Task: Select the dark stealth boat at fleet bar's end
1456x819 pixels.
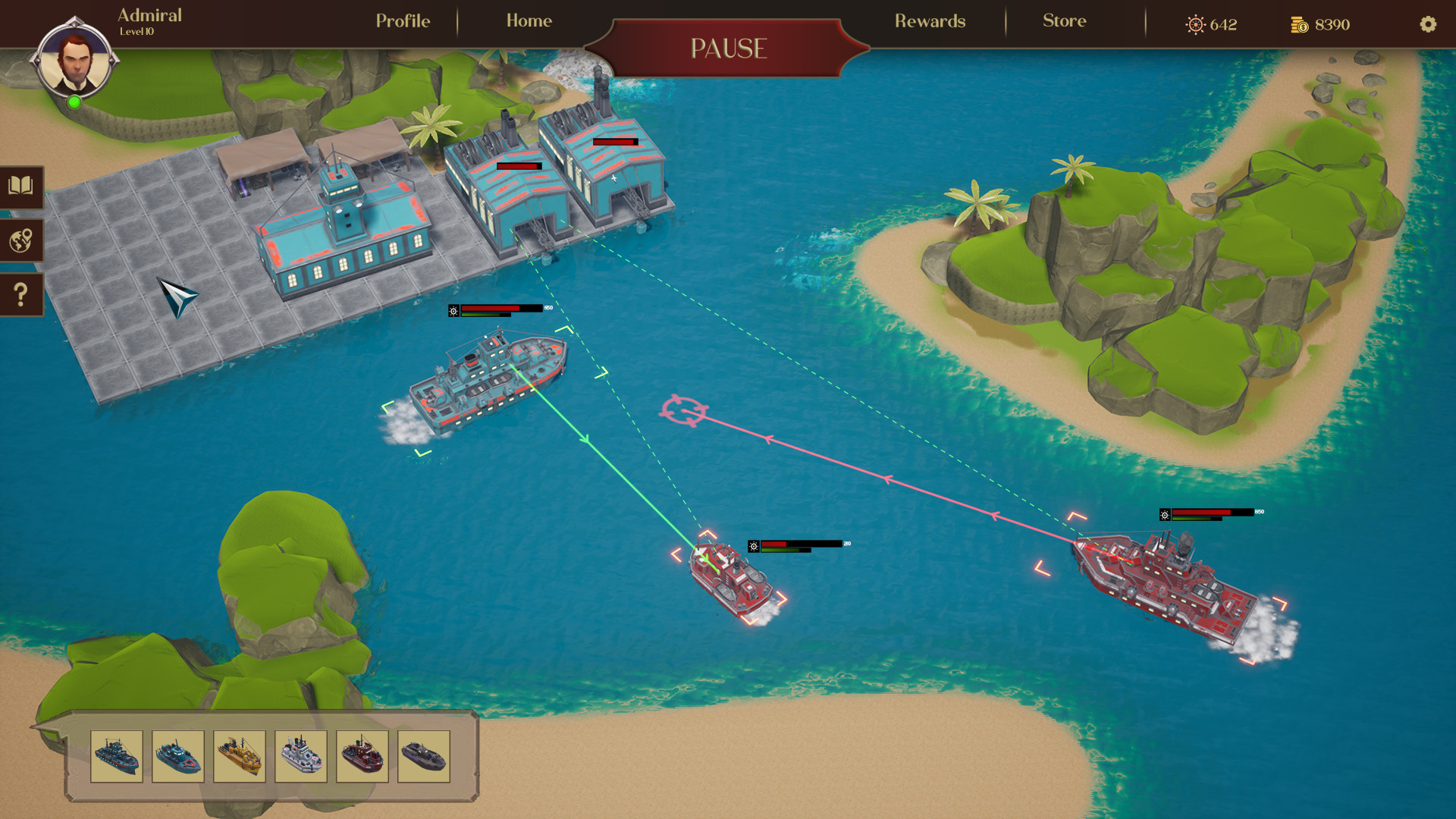Action: [425, 757]
